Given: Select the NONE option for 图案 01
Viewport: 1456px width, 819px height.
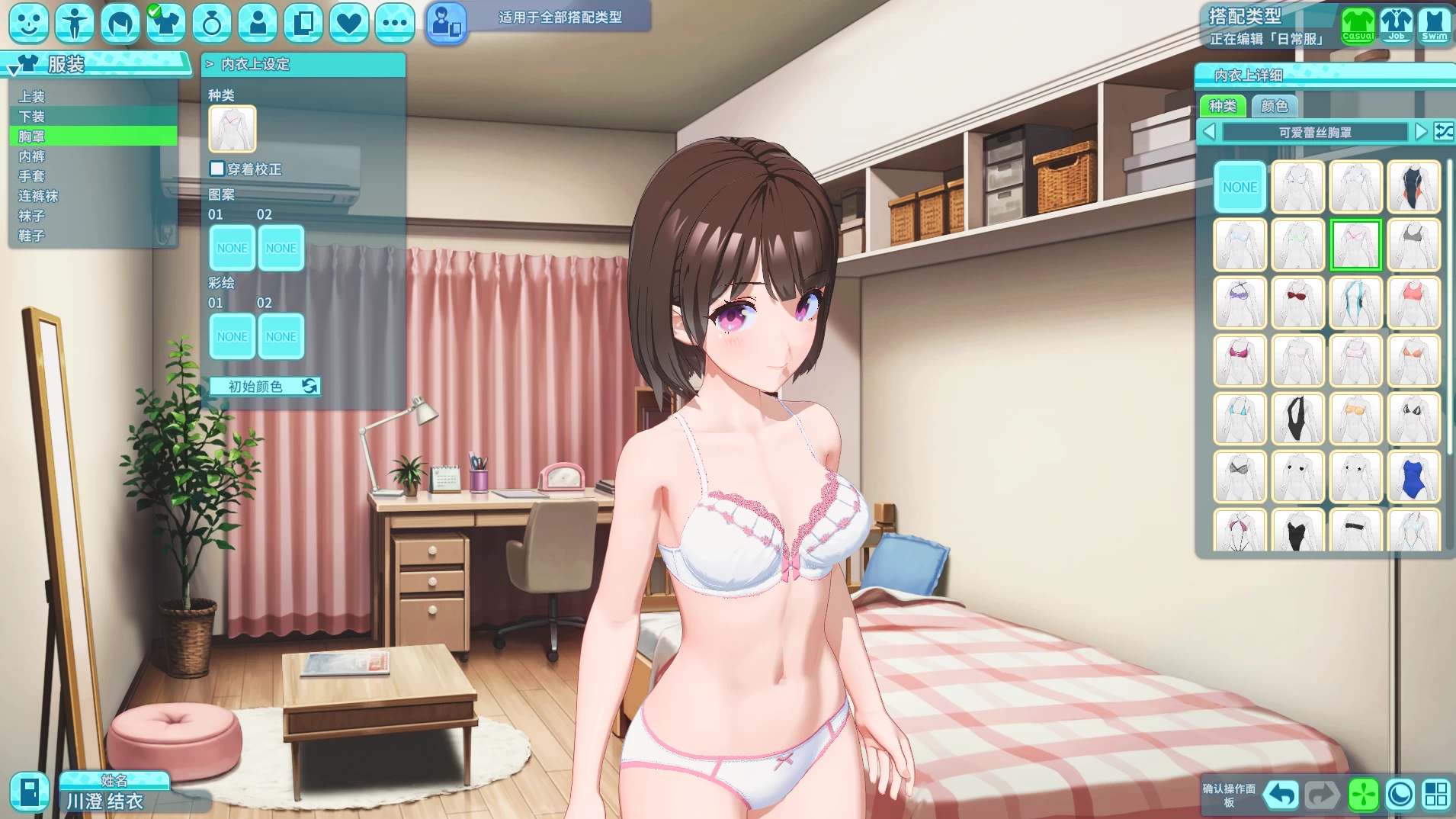Looking at the screenshot, I should [x=232, y=247].
